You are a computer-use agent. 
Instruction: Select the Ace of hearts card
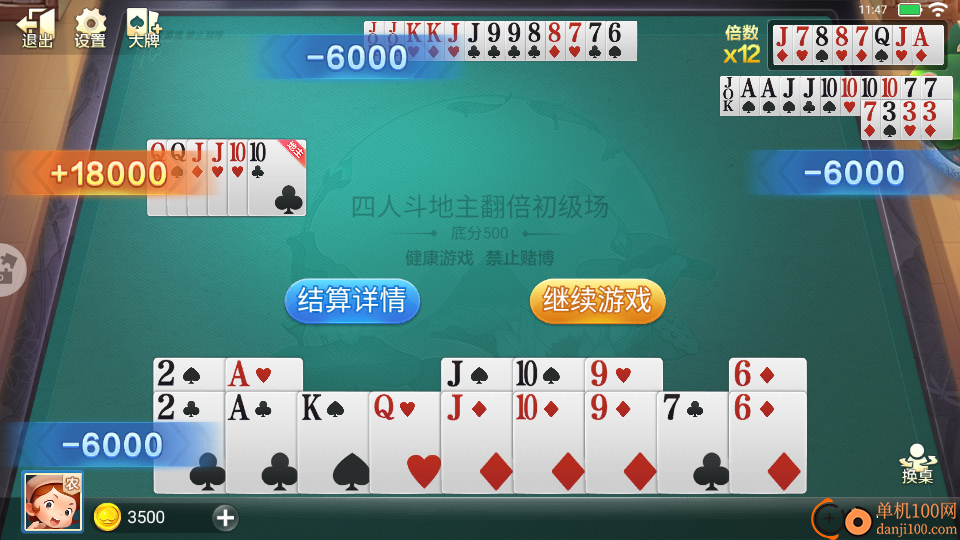264,374
